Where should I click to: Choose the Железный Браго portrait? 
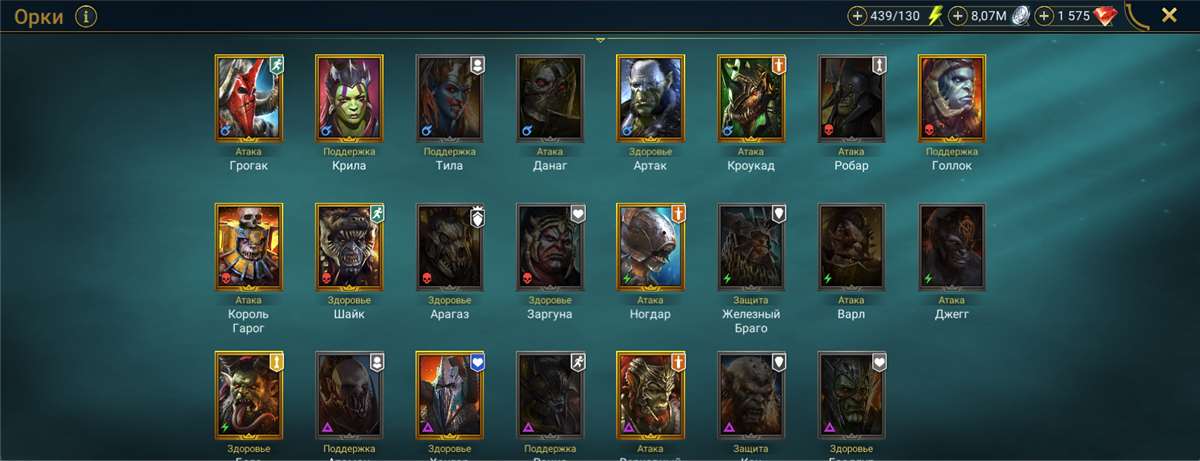tap(751, 247)
